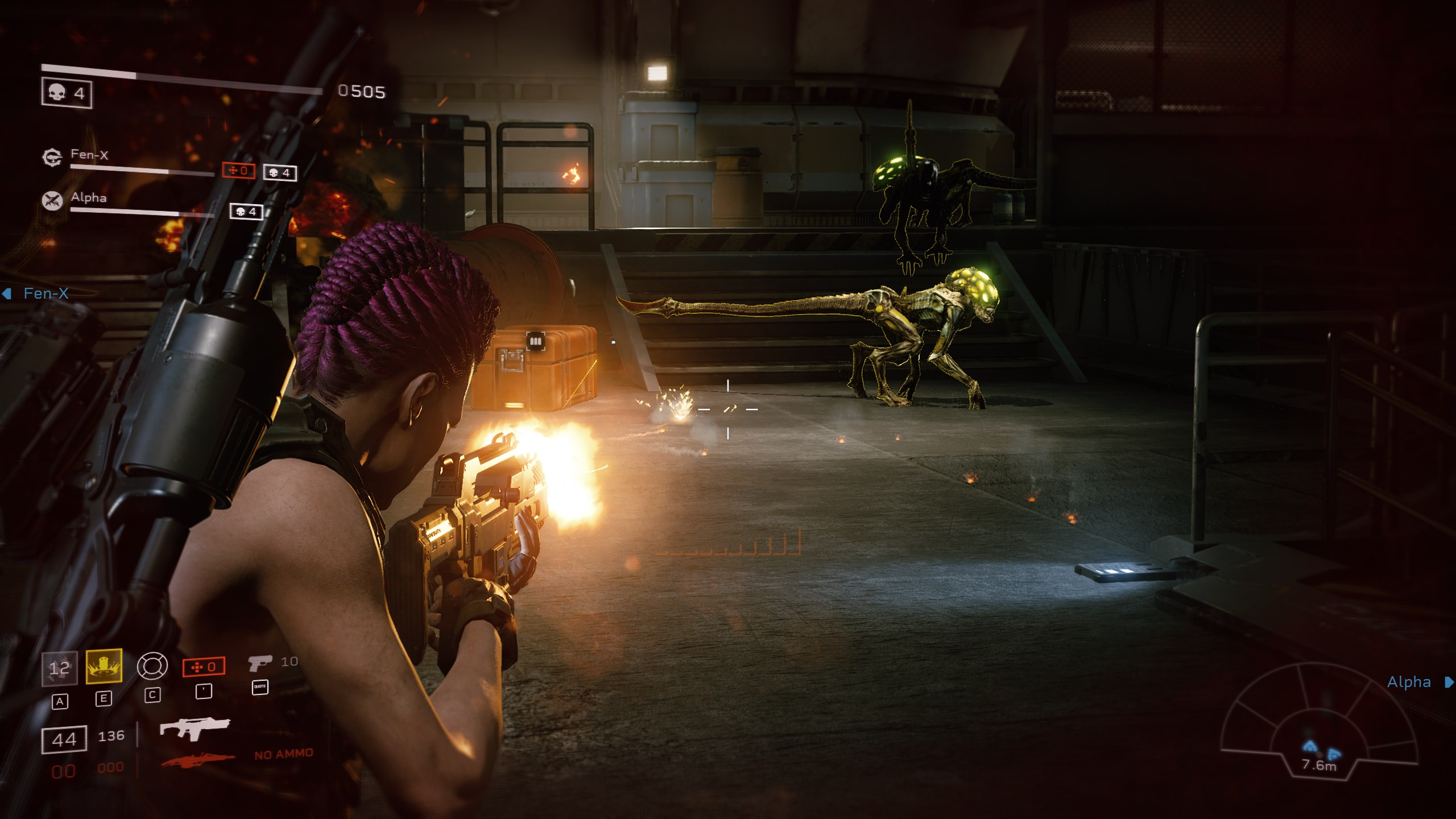
Task: Select teammate Fen-X's class icon
Action: click(52, 157)
